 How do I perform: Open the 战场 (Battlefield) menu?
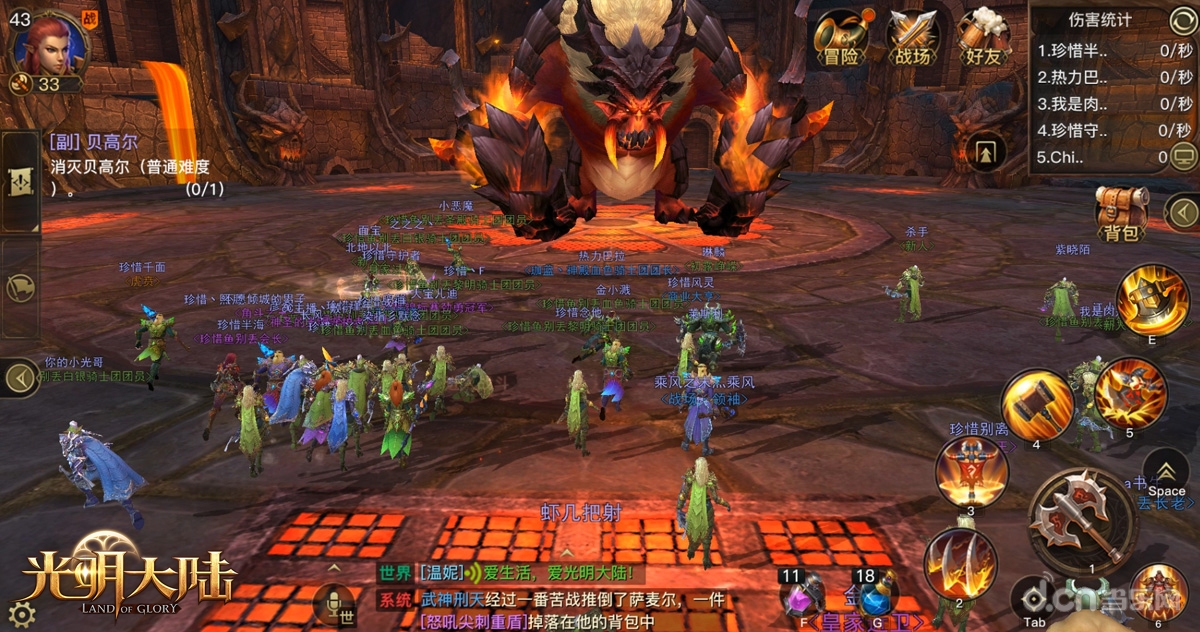pos(911,38)
